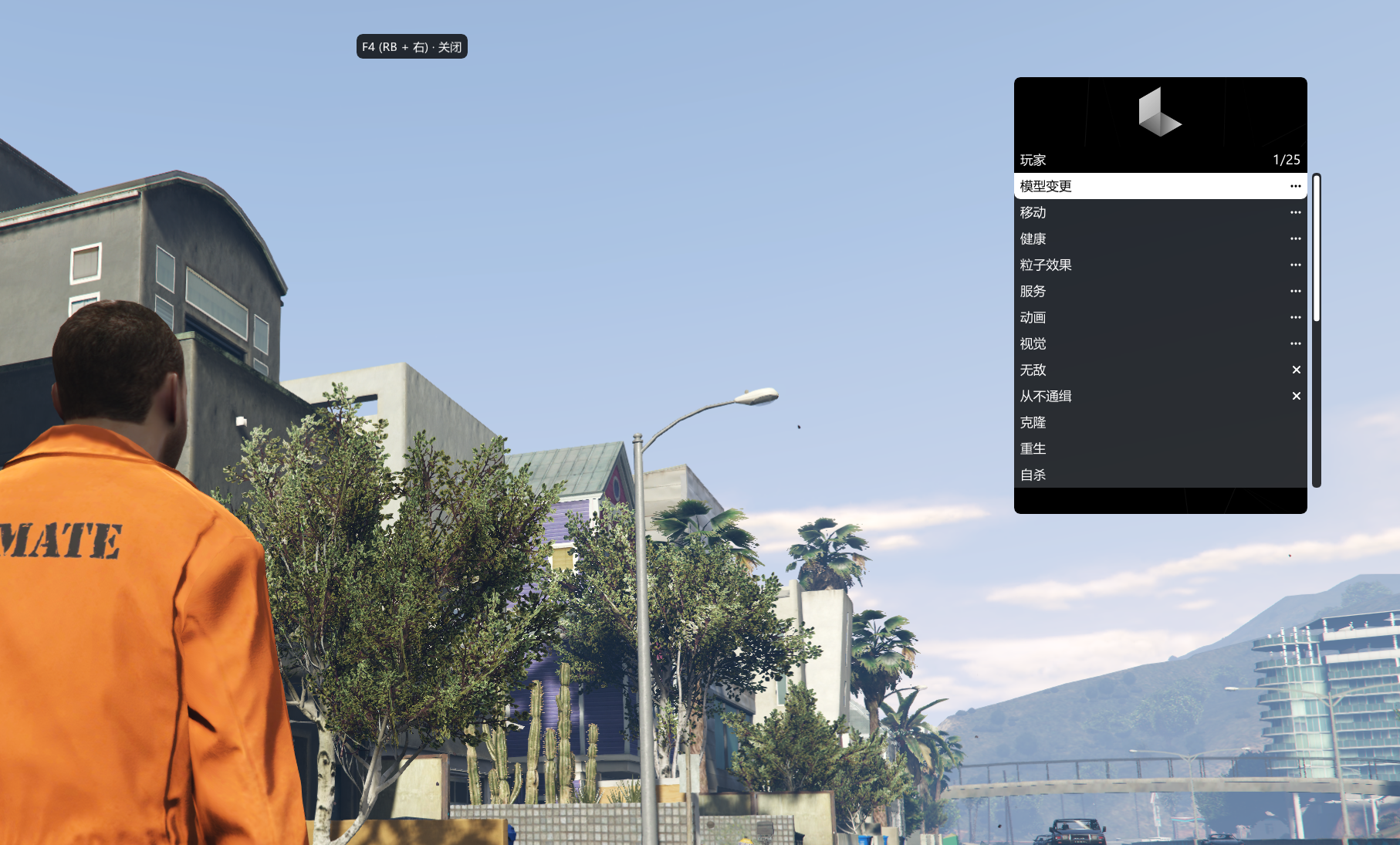Activate the 克隆 action

pos(1159,422)
